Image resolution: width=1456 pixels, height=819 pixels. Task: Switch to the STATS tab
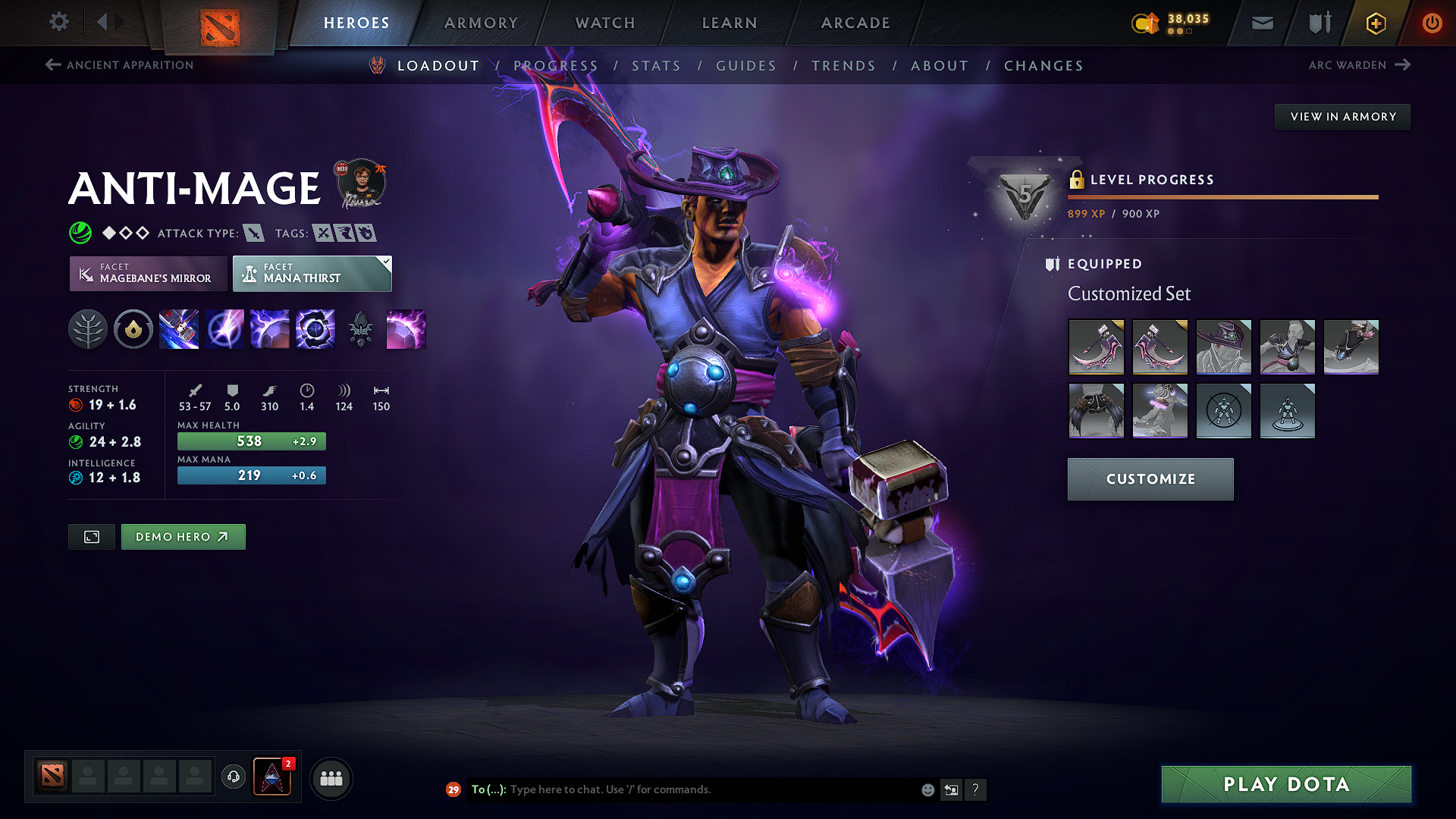pos(656,66)
